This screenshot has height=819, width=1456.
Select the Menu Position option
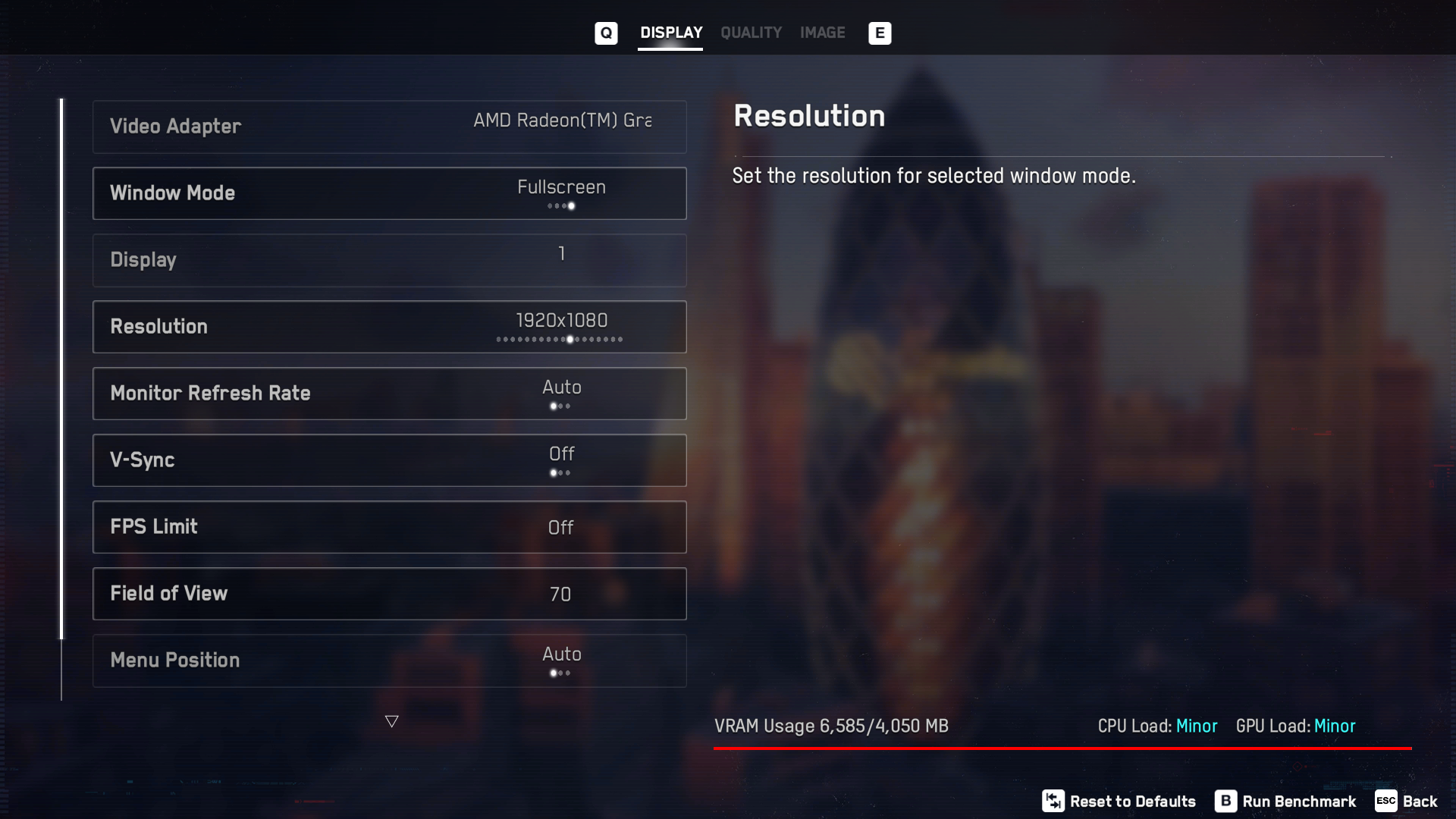point(389,661)
